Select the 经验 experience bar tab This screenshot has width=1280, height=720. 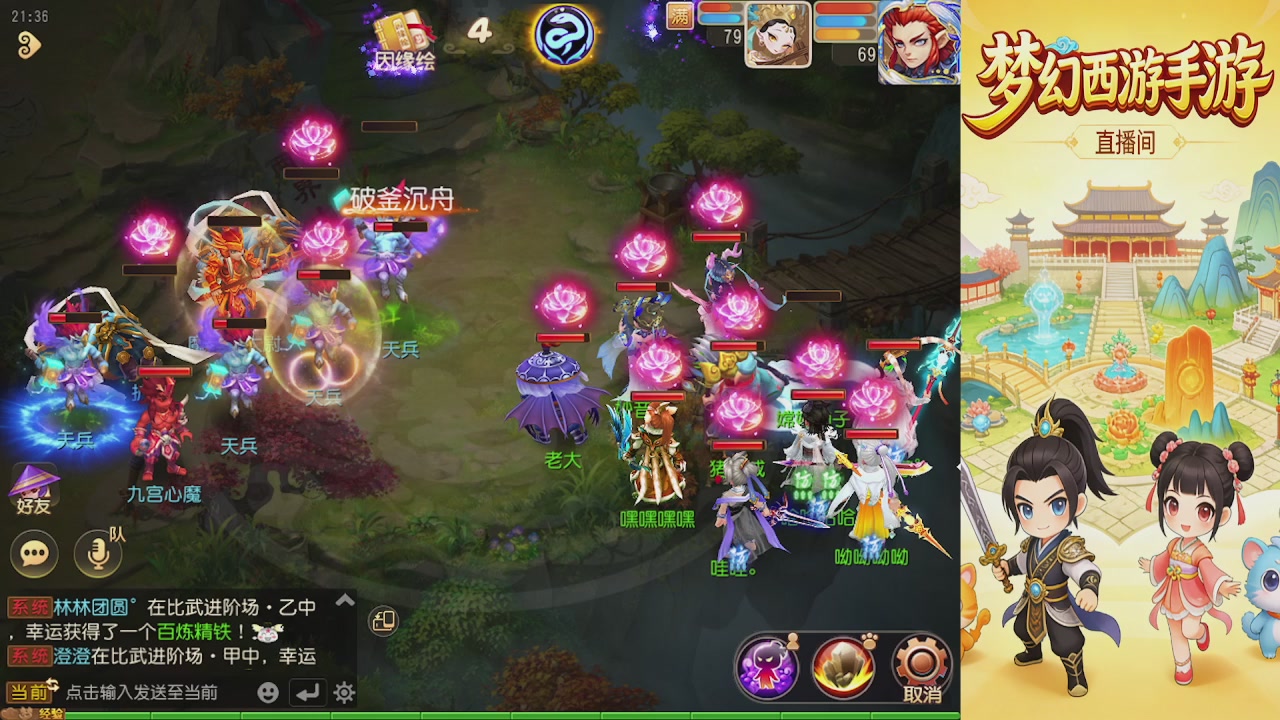[x=52, y=712]
